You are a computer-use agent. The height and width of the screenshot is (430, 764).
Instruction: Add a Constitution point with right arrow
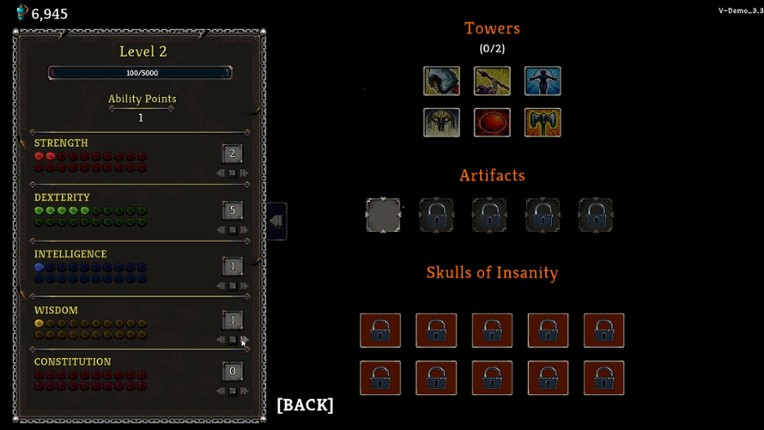[244, 391]
